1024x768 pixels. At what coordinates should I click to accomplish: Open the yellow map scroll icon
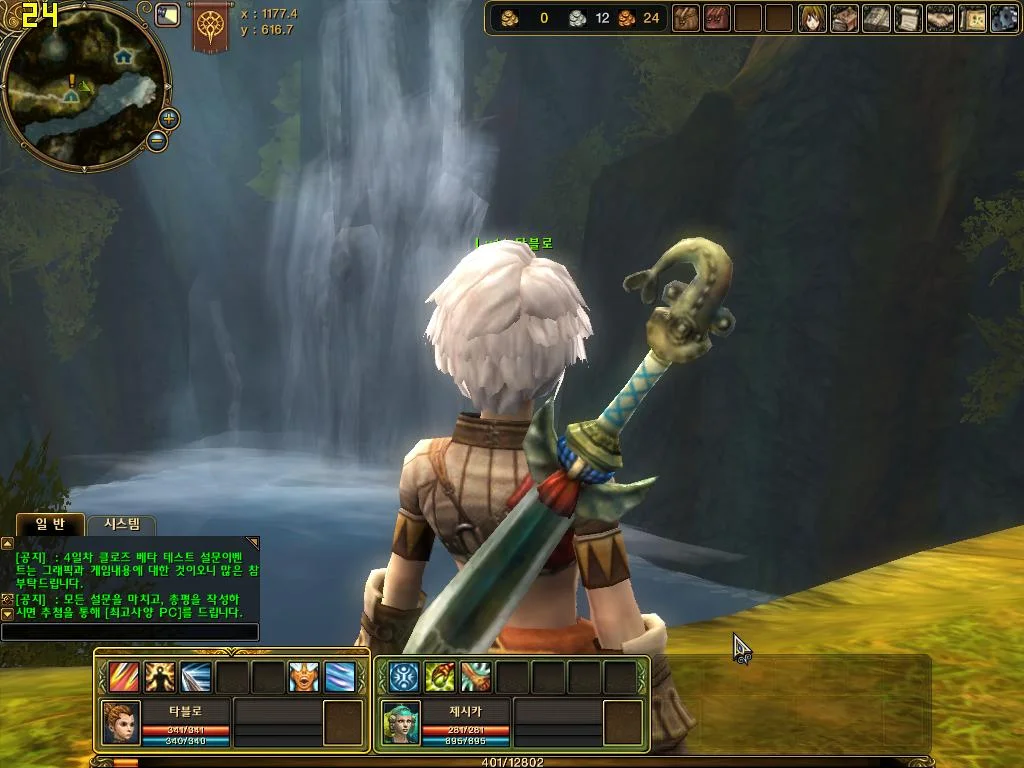pyautogui.click(x=972, y=18)
